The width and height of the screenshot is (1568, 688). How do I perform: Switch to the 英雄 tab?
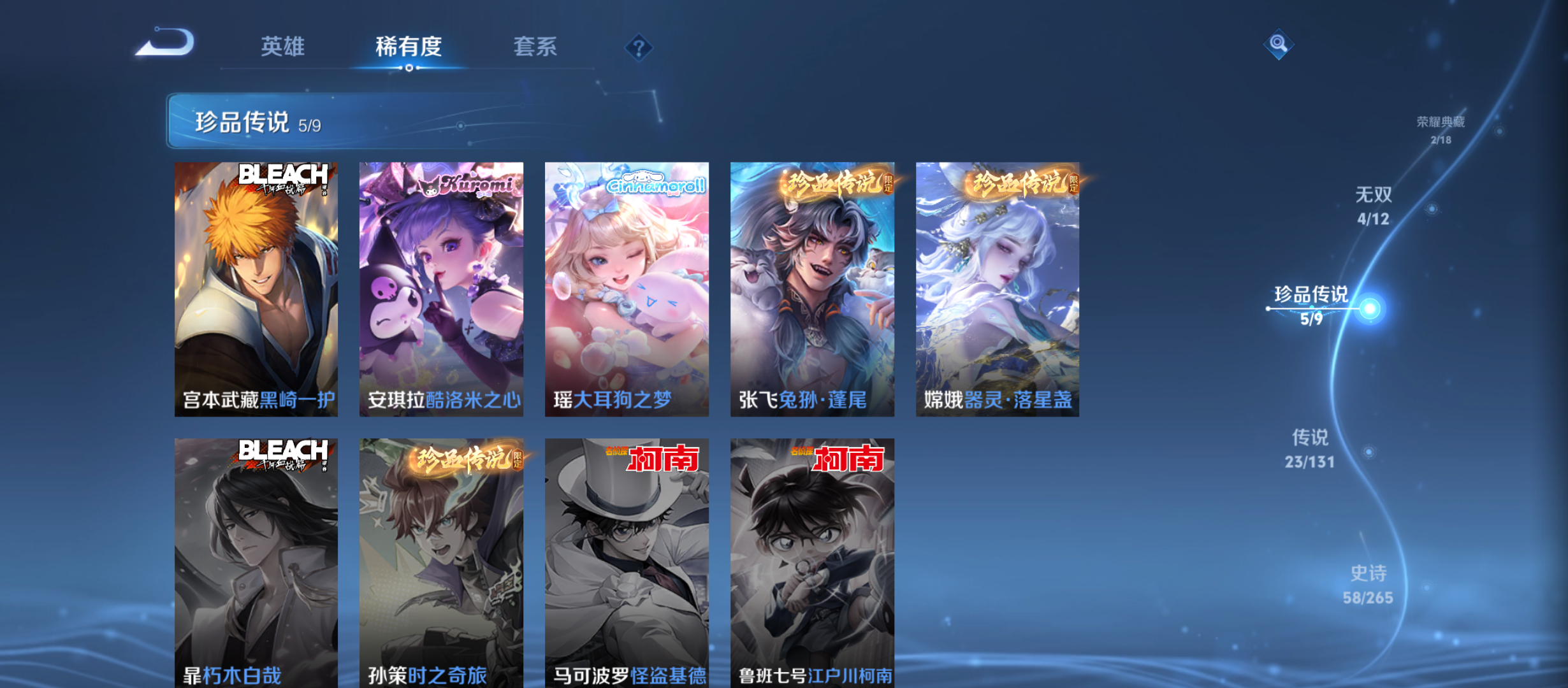point(282,47)
